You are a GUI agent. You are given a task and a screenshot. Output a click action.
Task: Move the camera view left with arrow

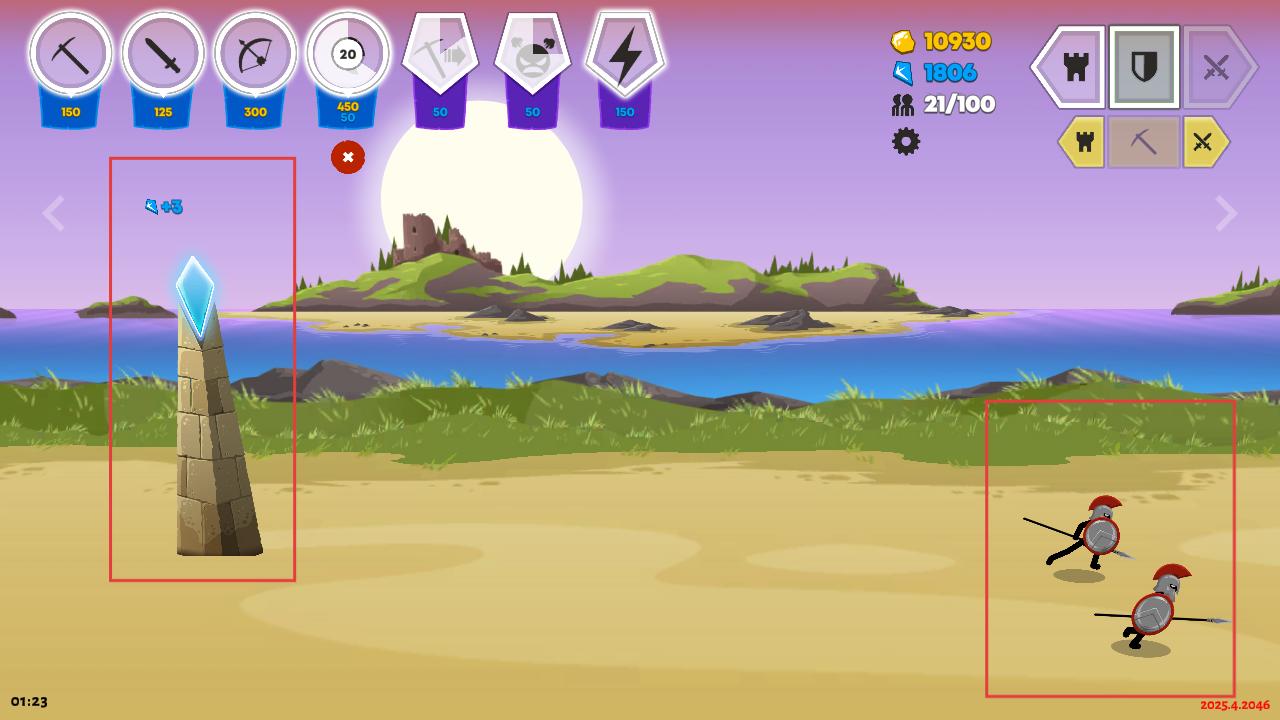53,213
